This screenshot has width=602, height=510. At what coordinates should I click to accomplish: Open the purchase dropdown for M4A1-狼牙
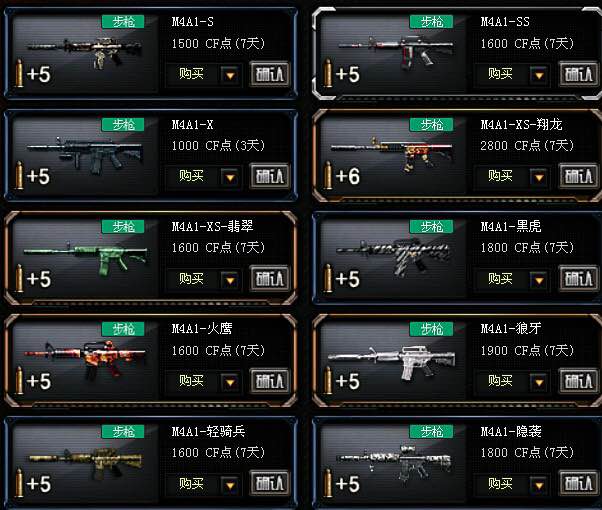(x=539, y=381)
